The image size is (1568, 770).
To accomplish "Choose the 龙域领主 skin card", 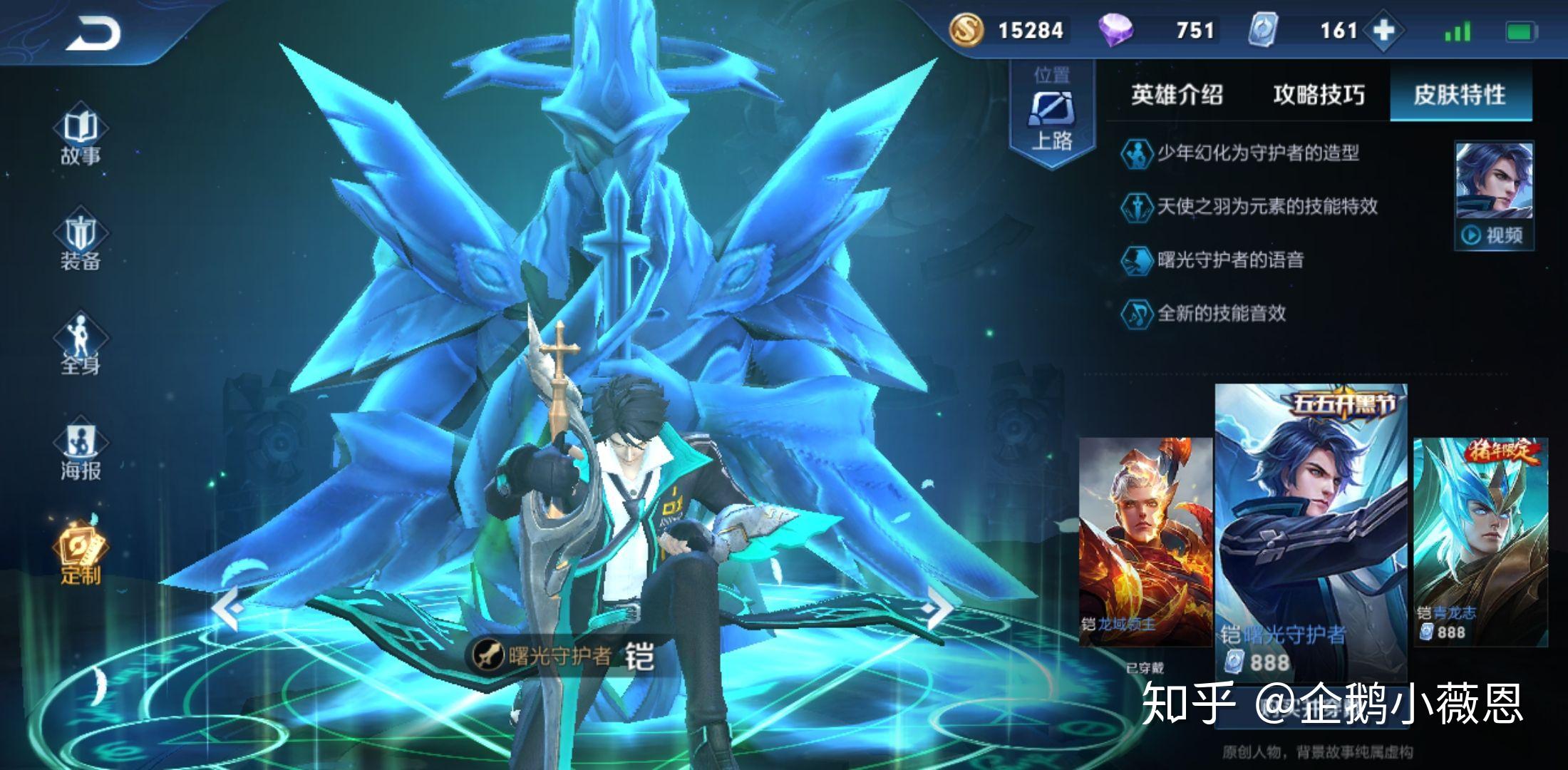I will point(1145,542).
